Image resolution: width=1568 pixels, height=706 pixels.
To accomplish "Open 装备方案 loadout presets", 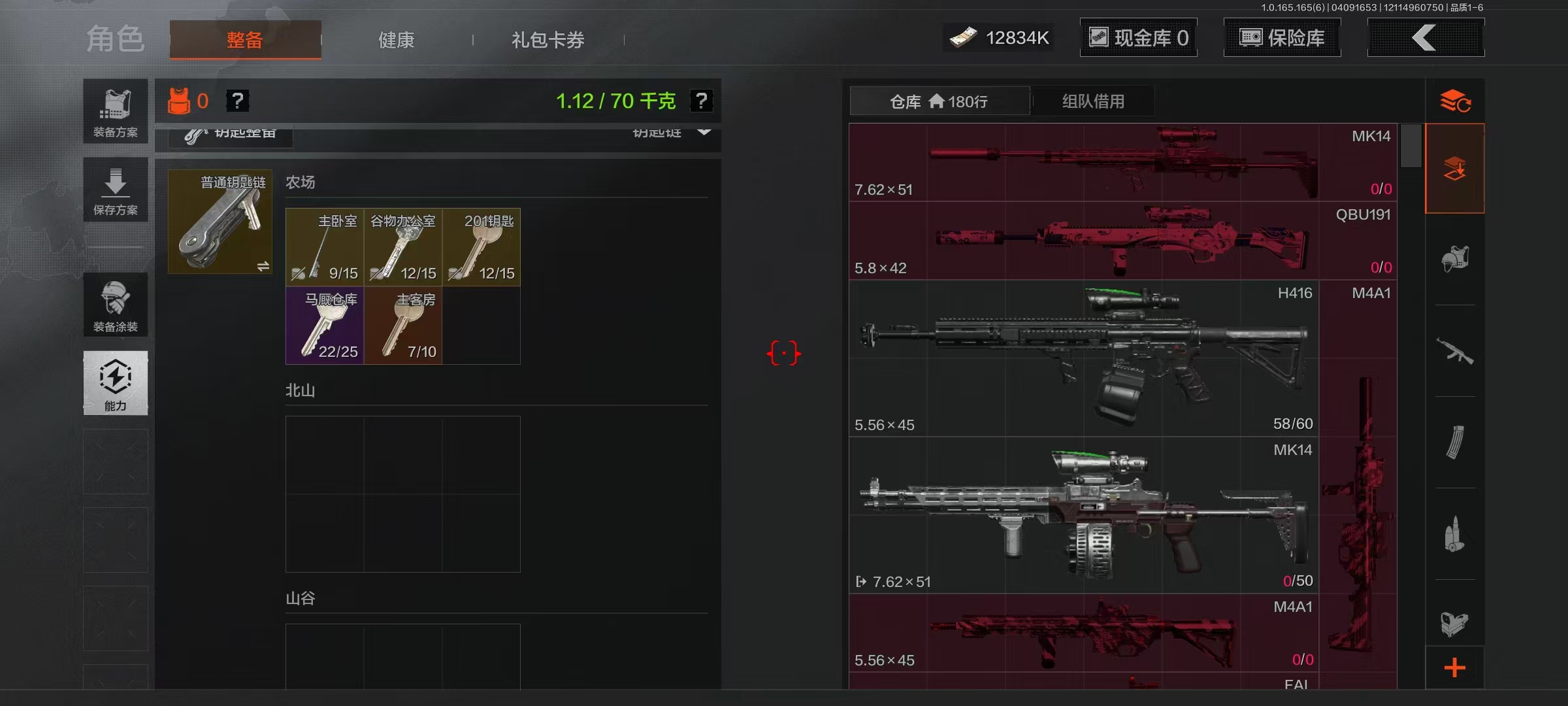I will point(116,111).
